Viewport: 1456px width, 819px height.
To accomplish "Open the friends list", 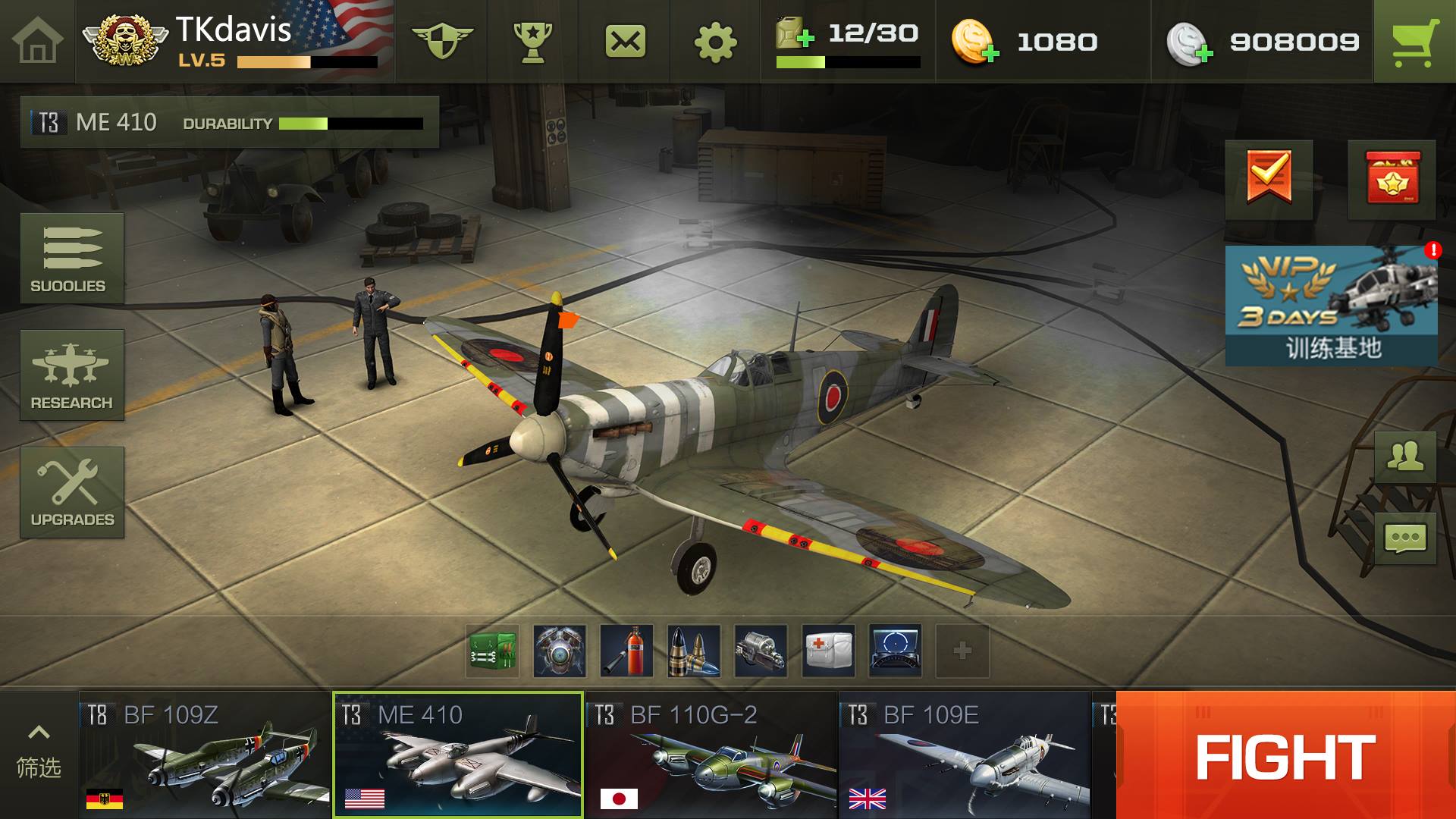I will click(x=1405, y=457).
